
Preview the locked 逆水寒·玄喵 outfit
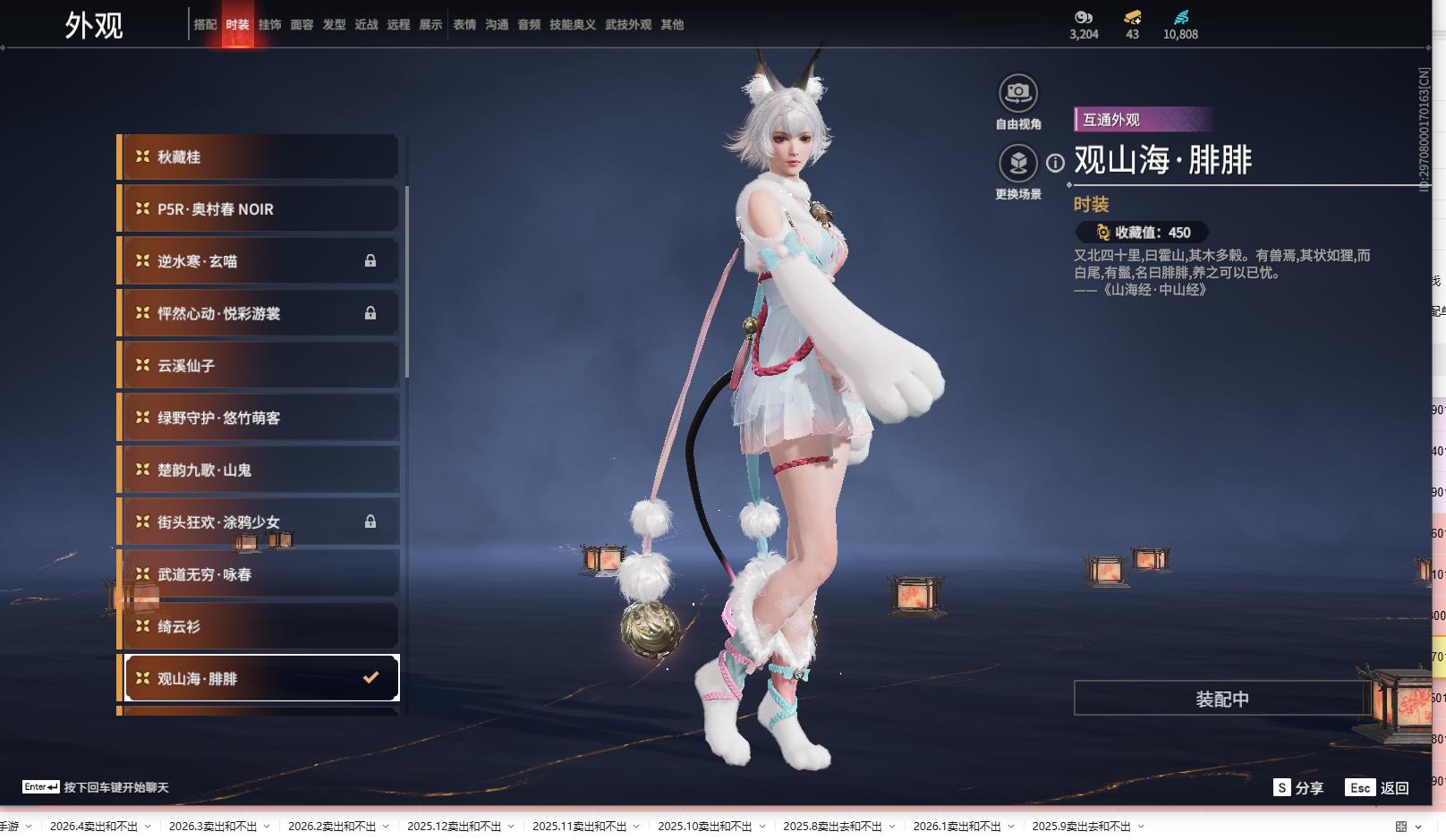(259, 261)
